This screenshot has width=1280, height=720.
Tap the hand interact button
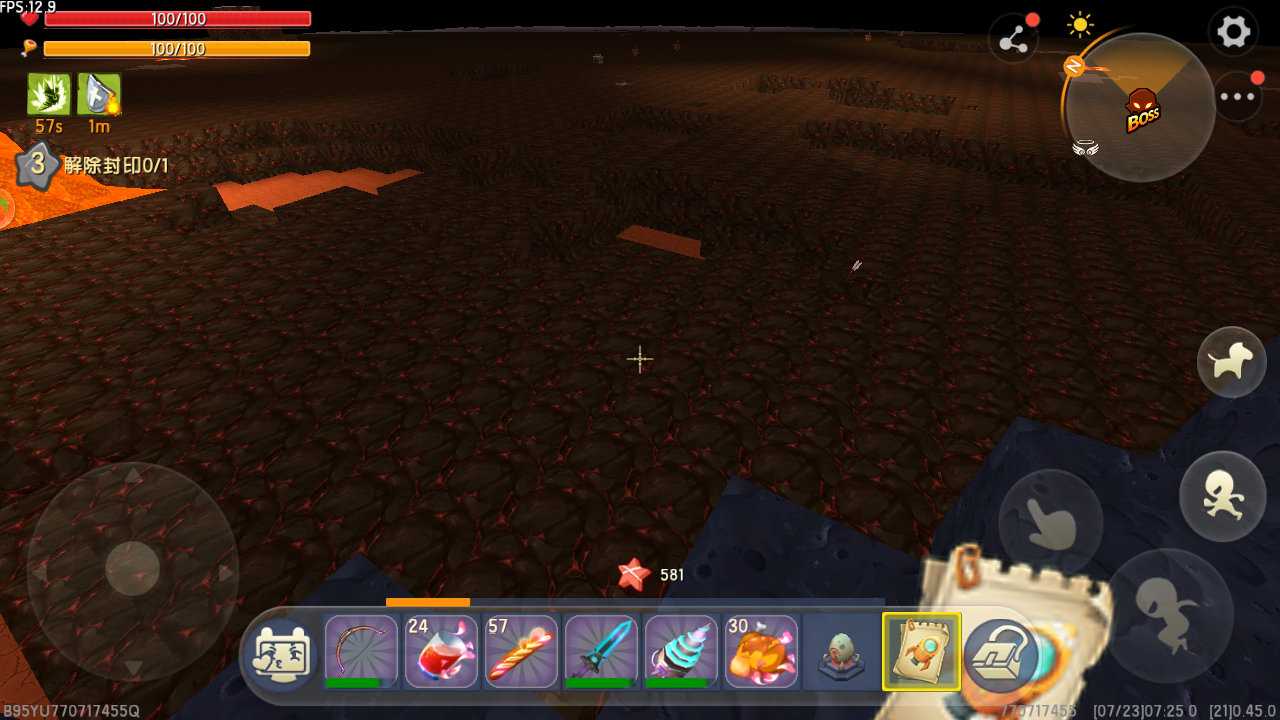[x=1050, y=520]
